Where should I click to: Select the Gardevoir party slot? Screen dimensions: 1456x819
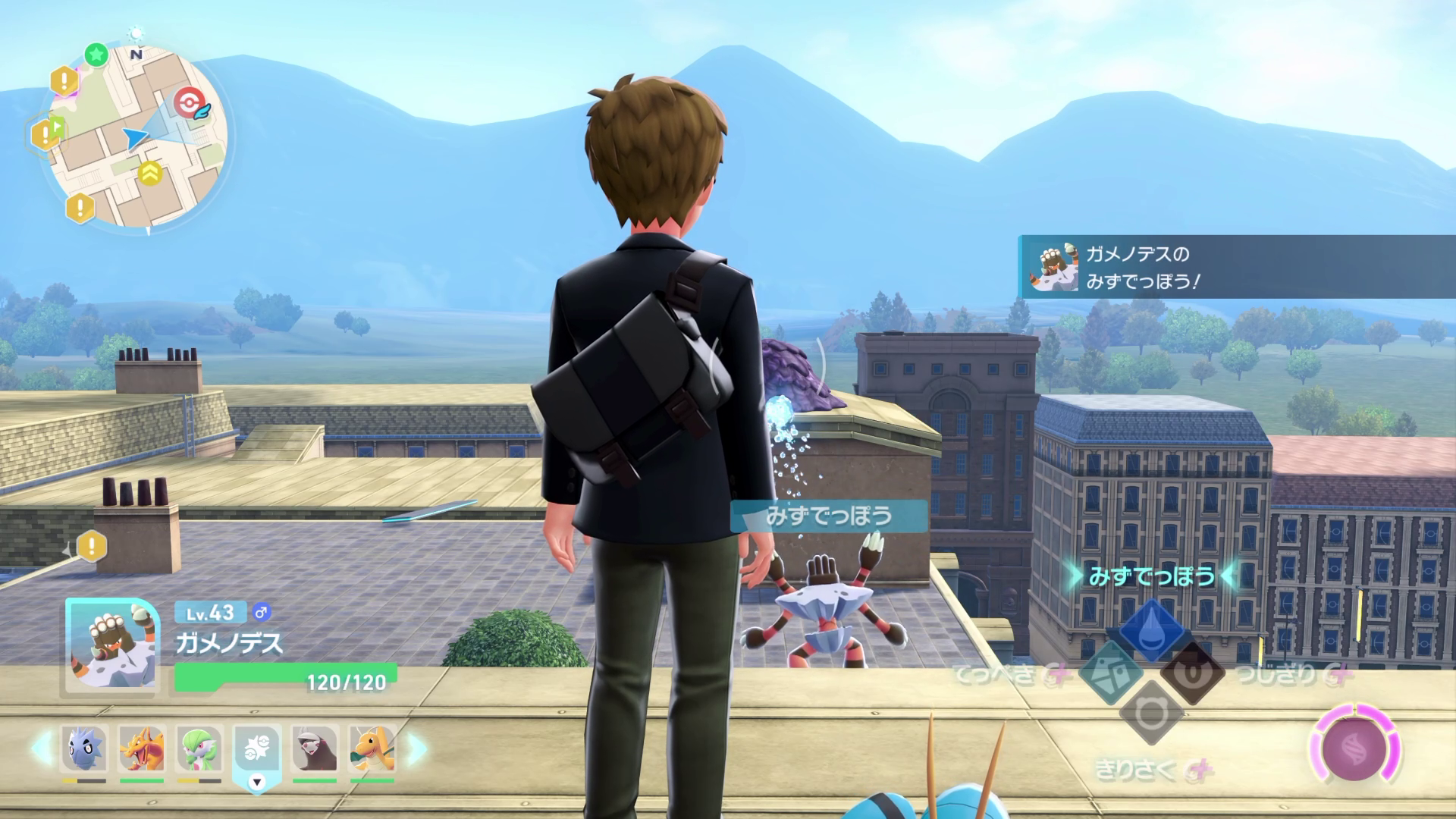point(199,749)
